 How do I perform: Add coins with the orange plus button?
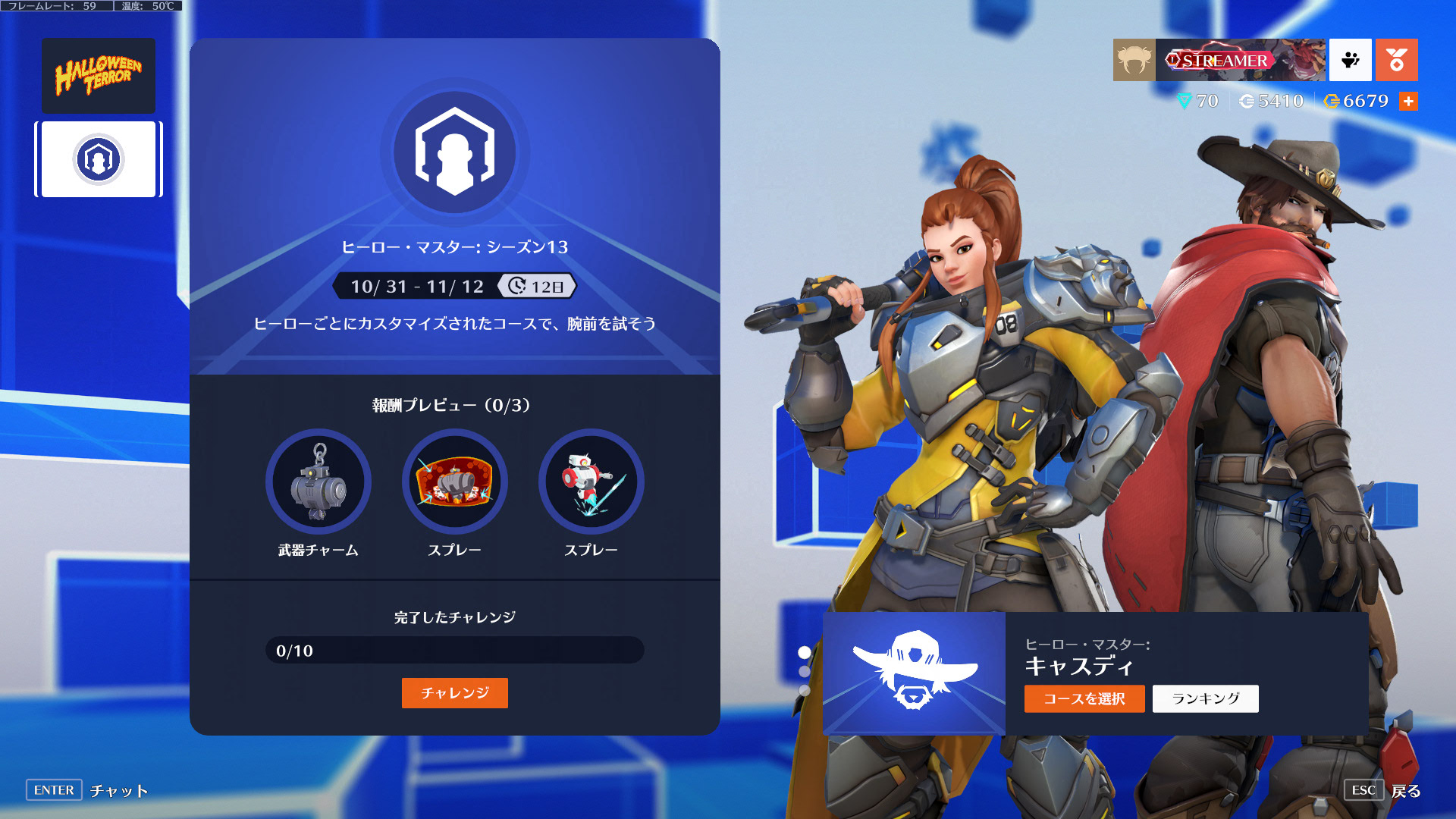click(x=1408, y=101)
